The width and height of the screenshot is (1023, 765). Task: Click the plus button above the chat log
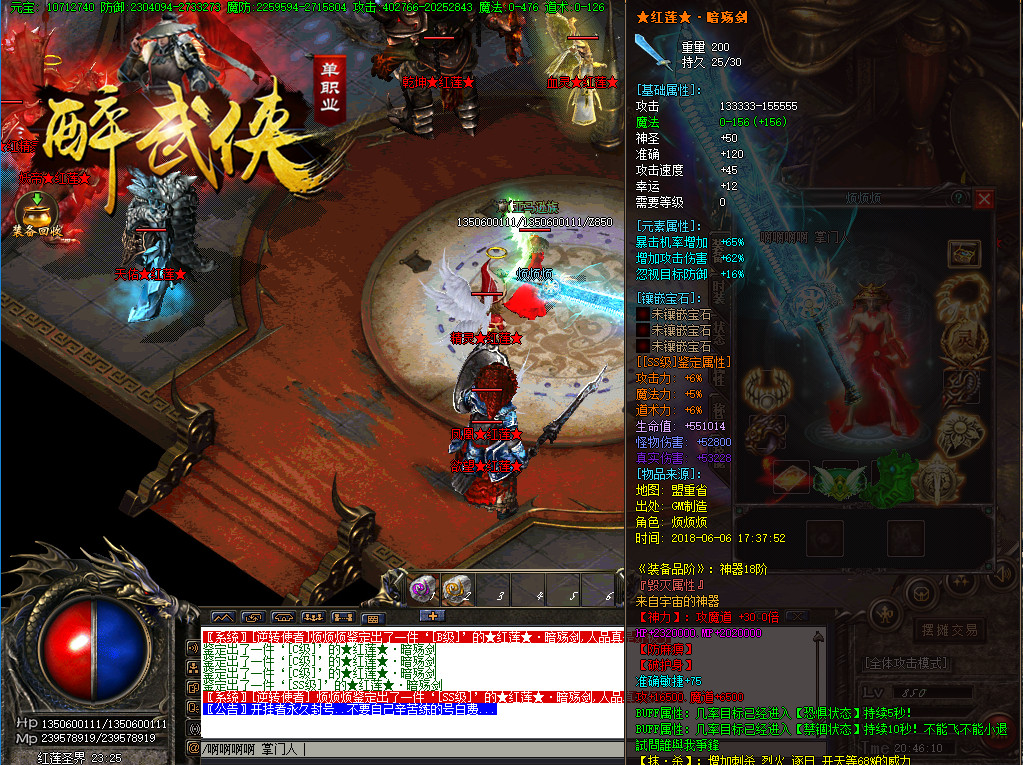[x=432, y=616]
